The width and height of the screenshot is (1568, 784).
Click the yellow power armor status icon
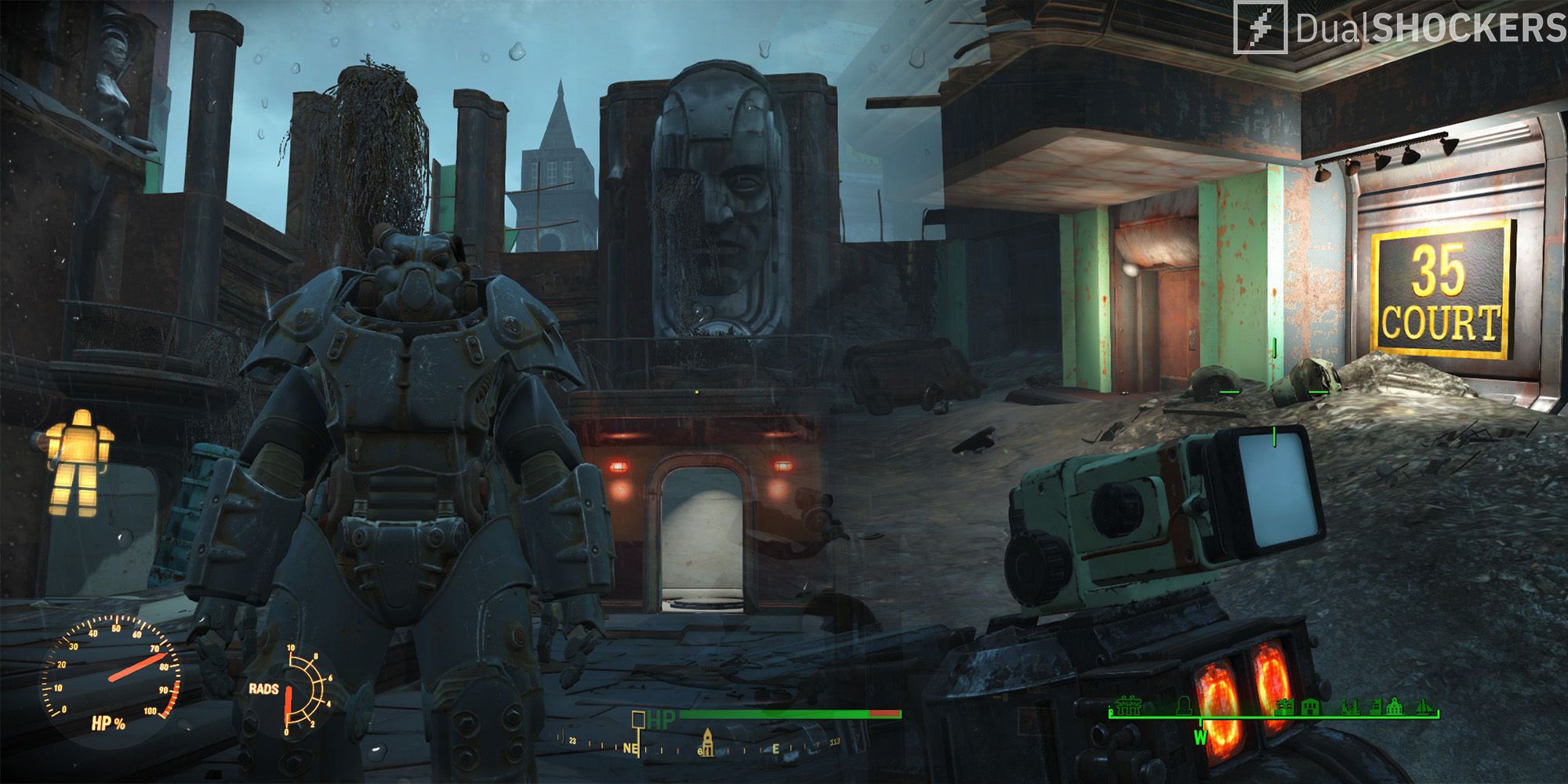point(80,463)
